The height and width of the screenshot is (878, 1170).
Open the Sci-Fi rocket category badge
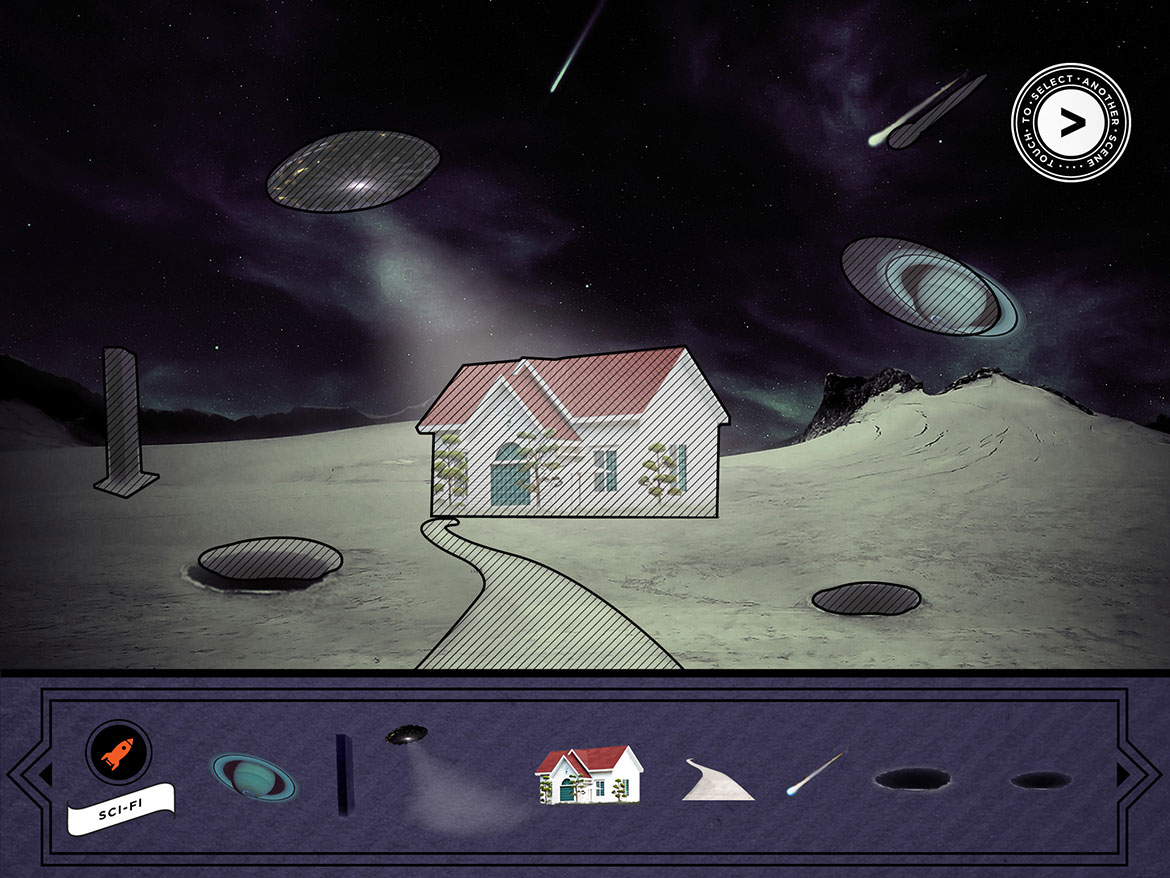118,752
